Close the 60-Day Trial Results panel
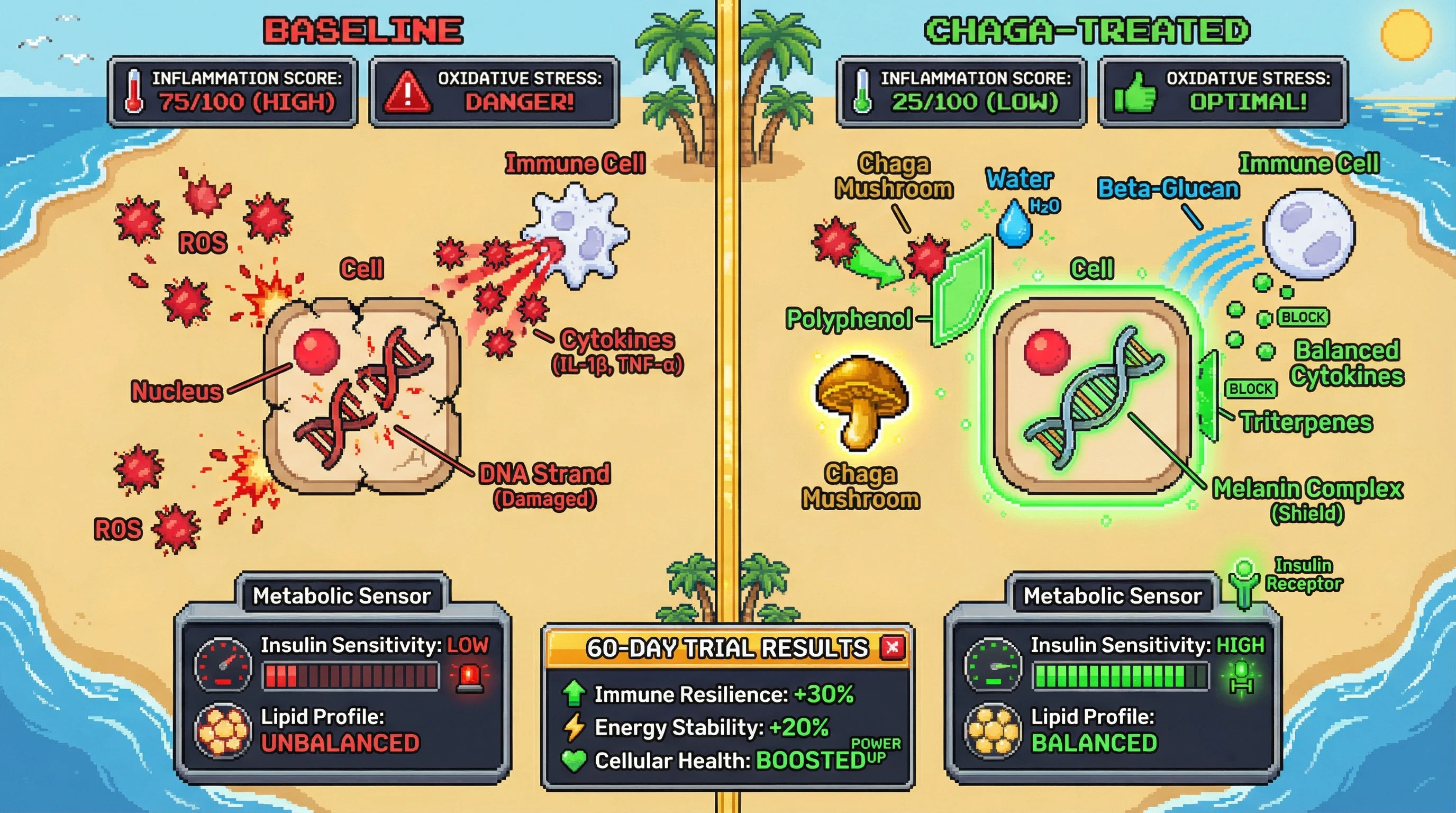Screen dimensions: 1456x813 tap(893, 647)
